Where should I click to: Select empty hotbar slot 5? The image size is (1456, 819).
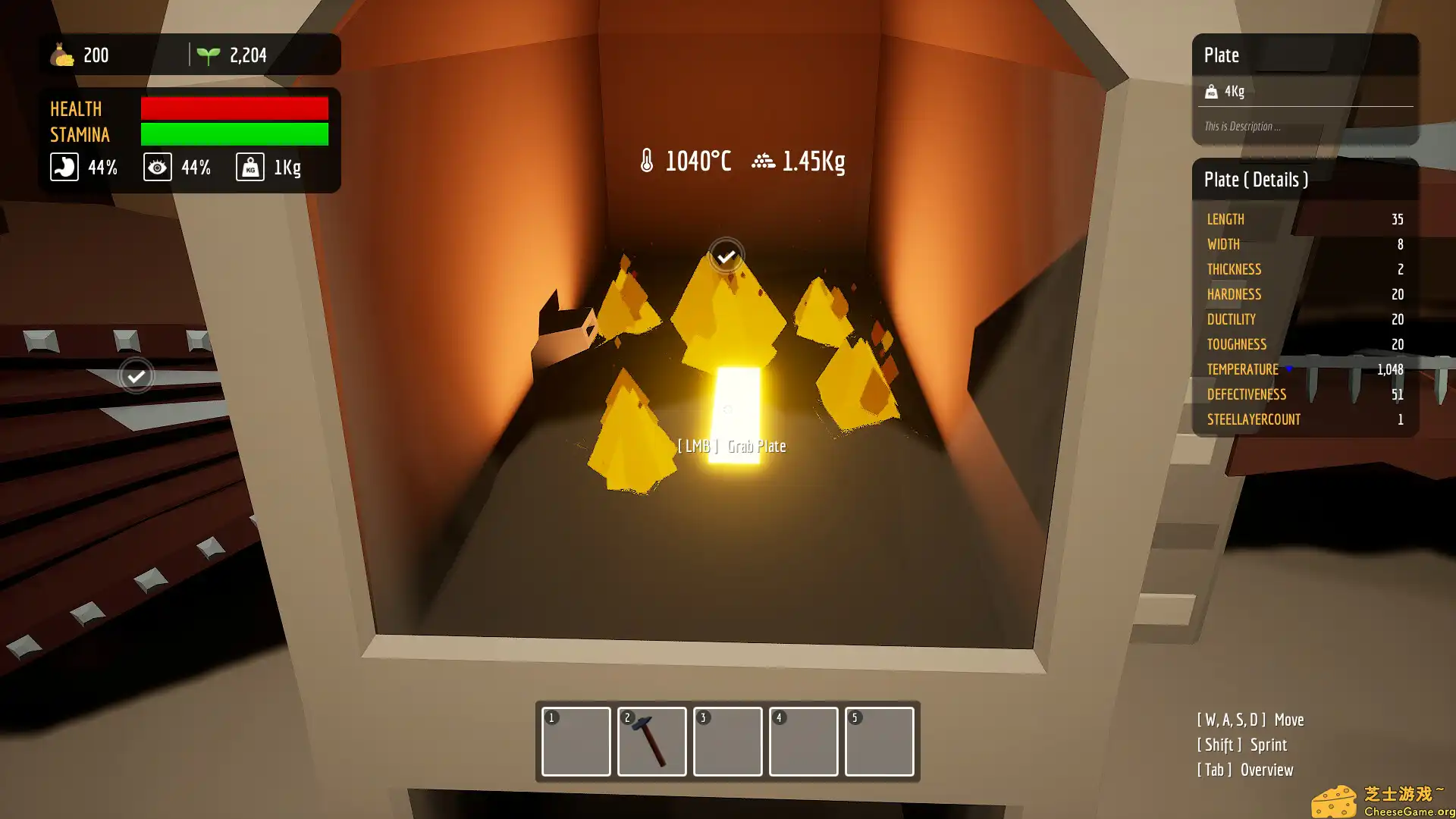click(x=879, y=742)
